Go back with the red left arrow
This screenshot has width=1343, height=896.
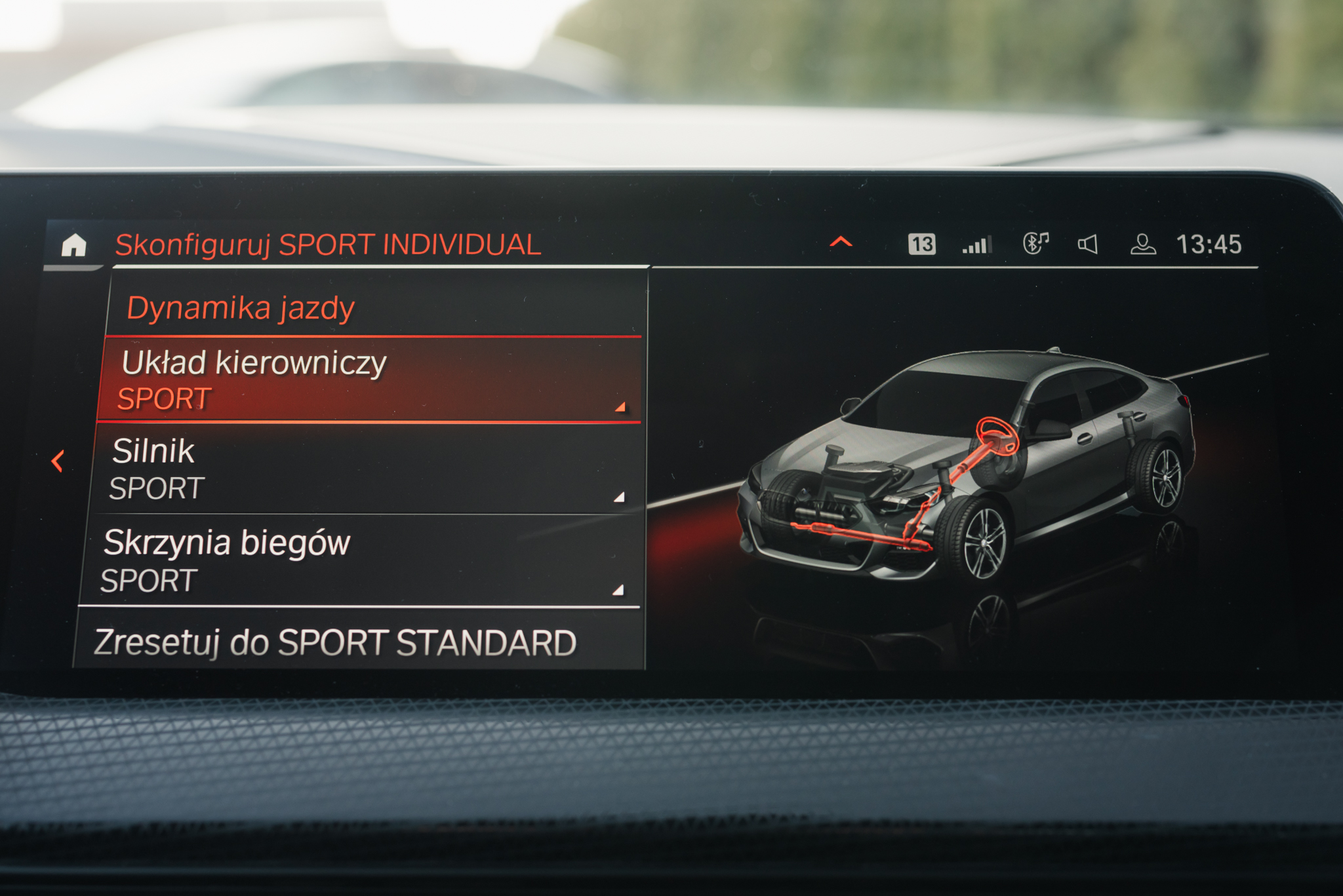(58, 461)
